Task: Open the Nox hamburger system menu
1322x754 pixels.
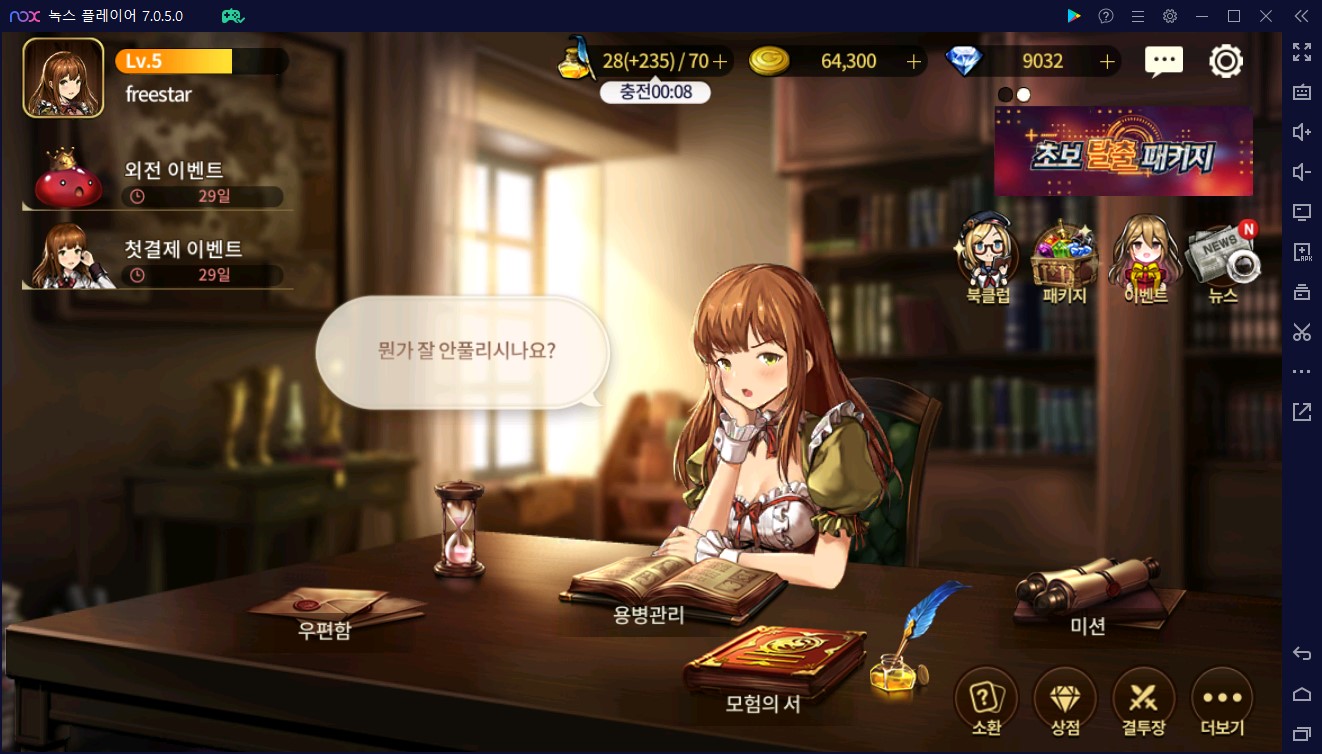Action: [1138, 15]
